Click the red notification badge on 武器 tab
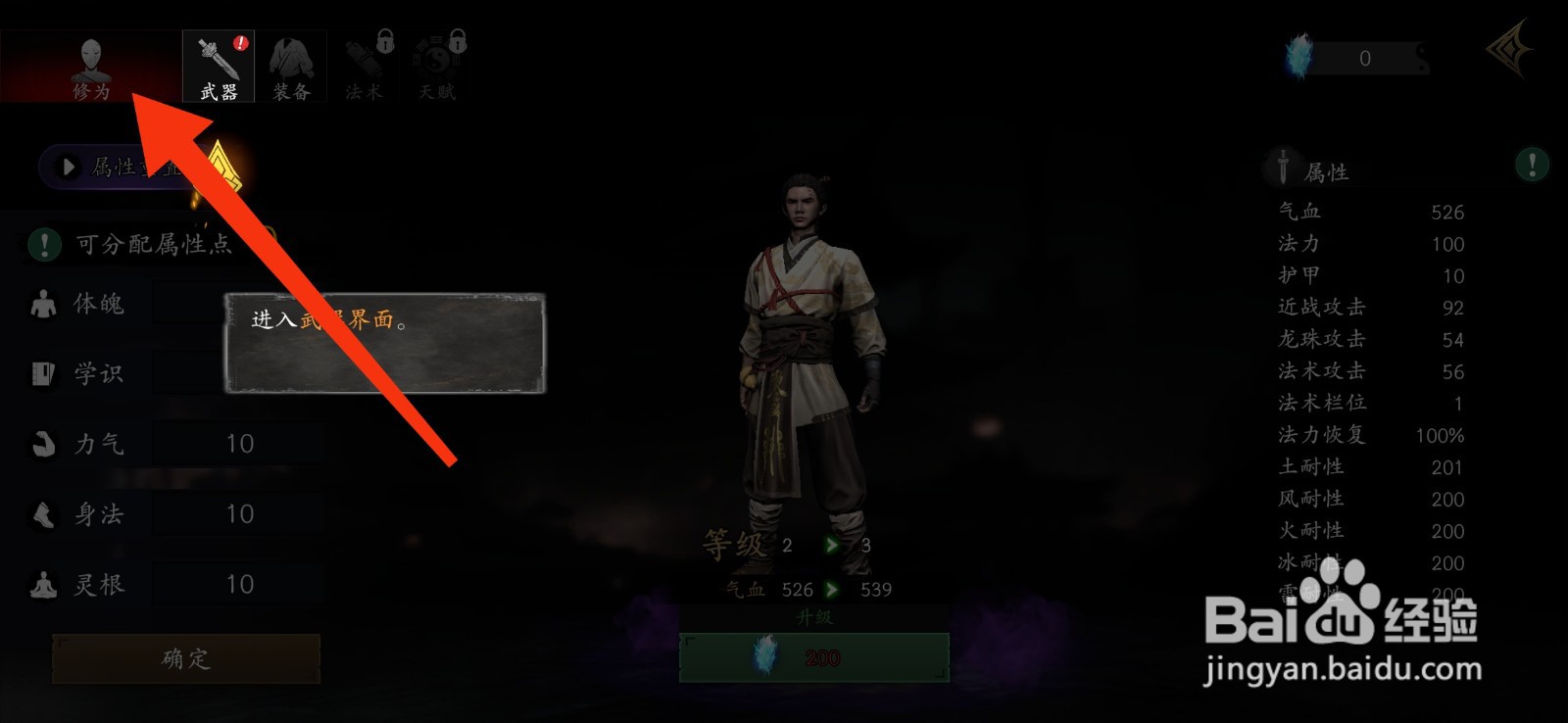The image size is (1568, 723). (238, 44)
